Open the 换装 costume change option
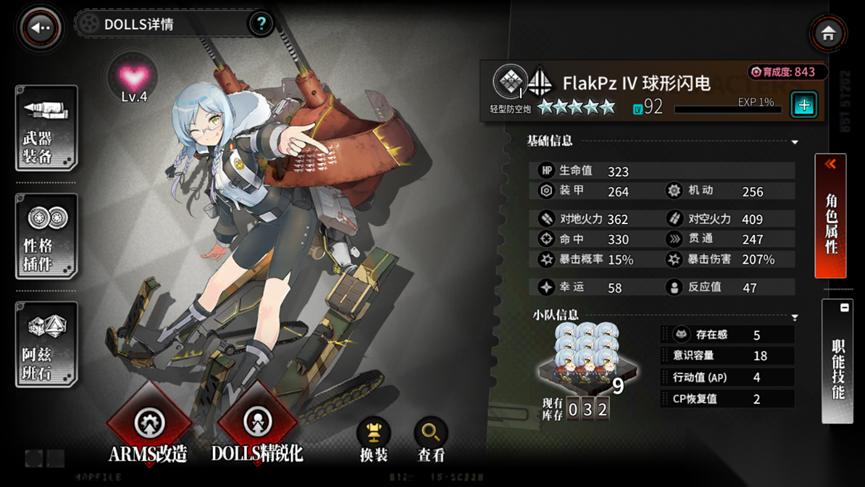This screenshot has height=487, width=865. [373, 438]
